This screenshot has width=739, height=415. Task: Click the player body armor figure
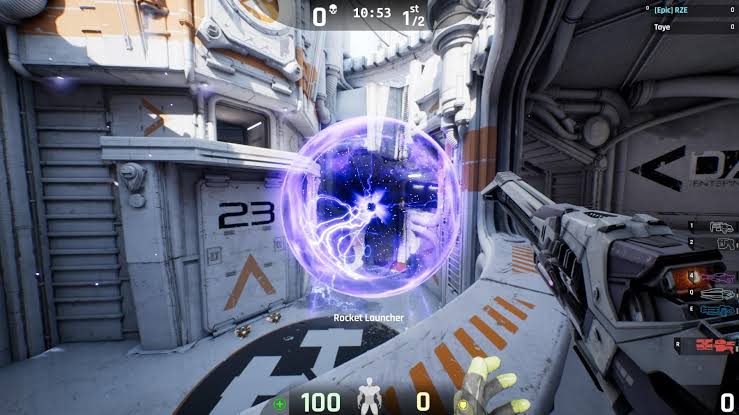371,397
